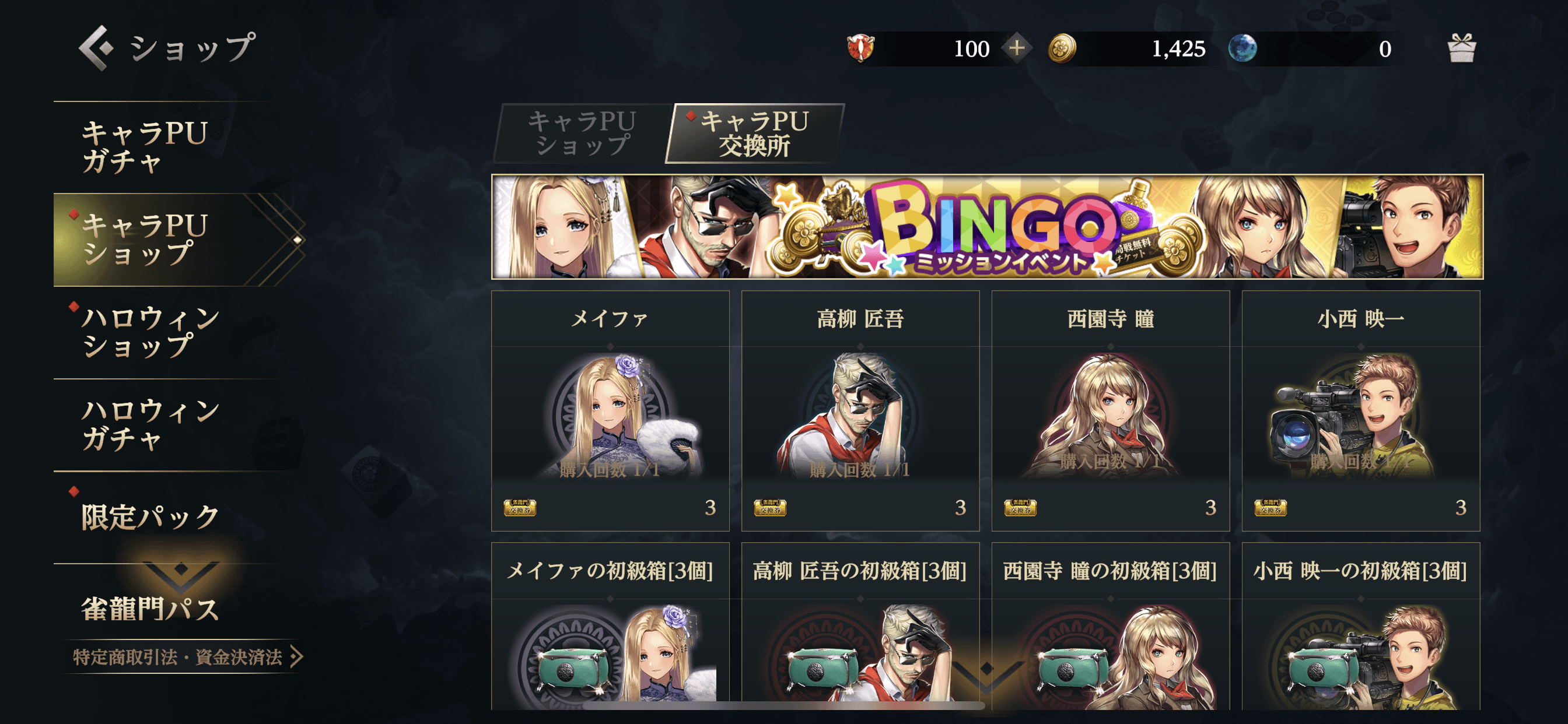Open the BINGO mission event banner
The height and width of the screenshot is (724, 1568).
[986, 227]
